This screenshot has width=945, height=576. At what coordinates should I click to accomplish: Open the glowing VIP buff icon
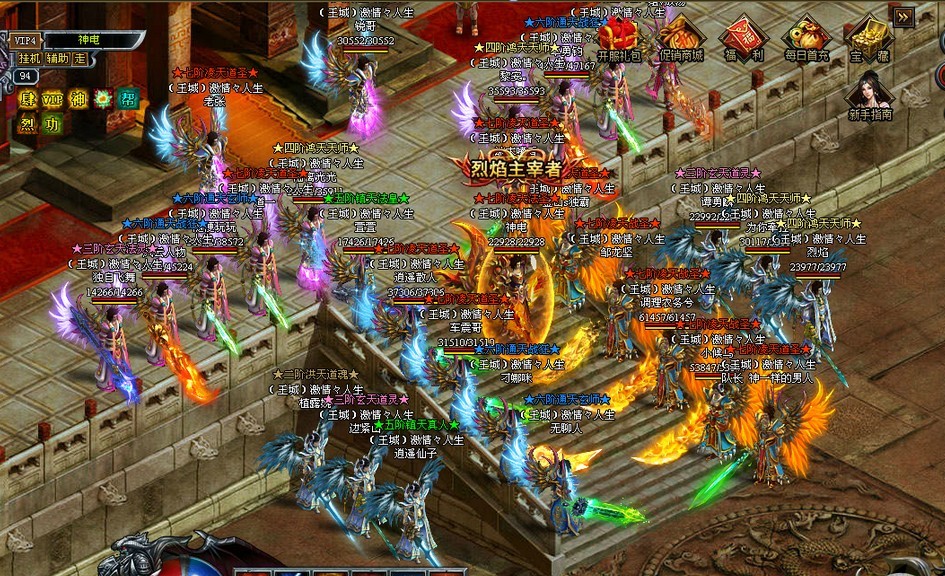[x=52, y=99]
